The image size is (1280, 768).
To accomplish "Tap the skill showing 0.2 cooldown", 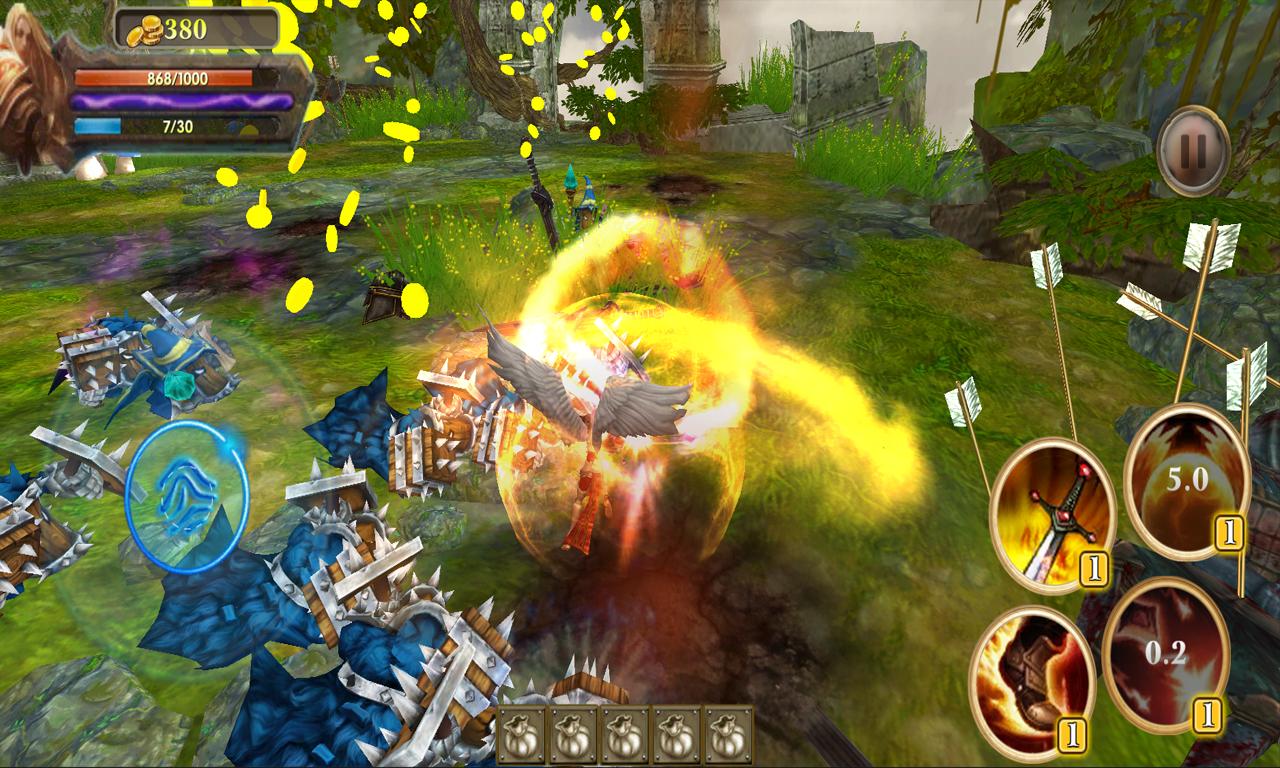I will click(1165, 657).
